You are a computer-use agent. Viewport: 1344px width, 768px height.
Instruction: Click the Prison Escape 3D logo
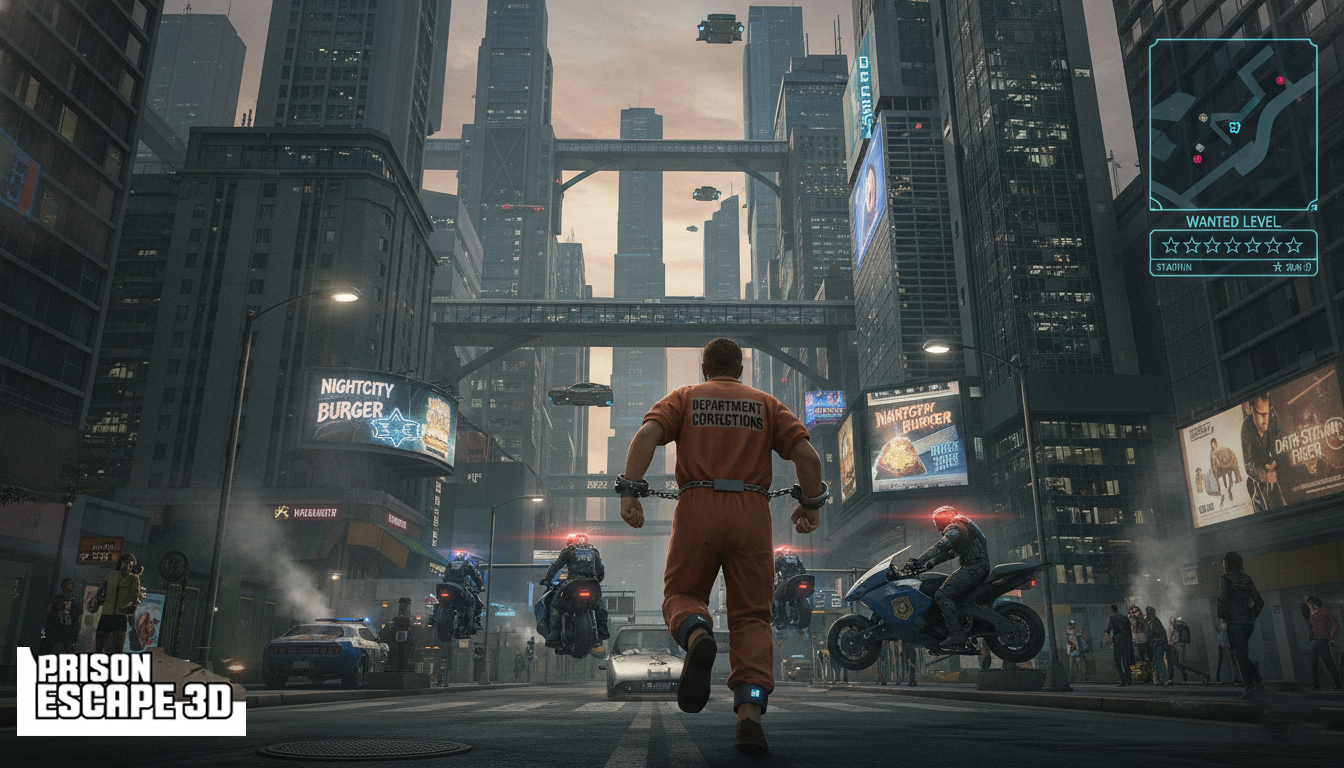coord(131,691)
